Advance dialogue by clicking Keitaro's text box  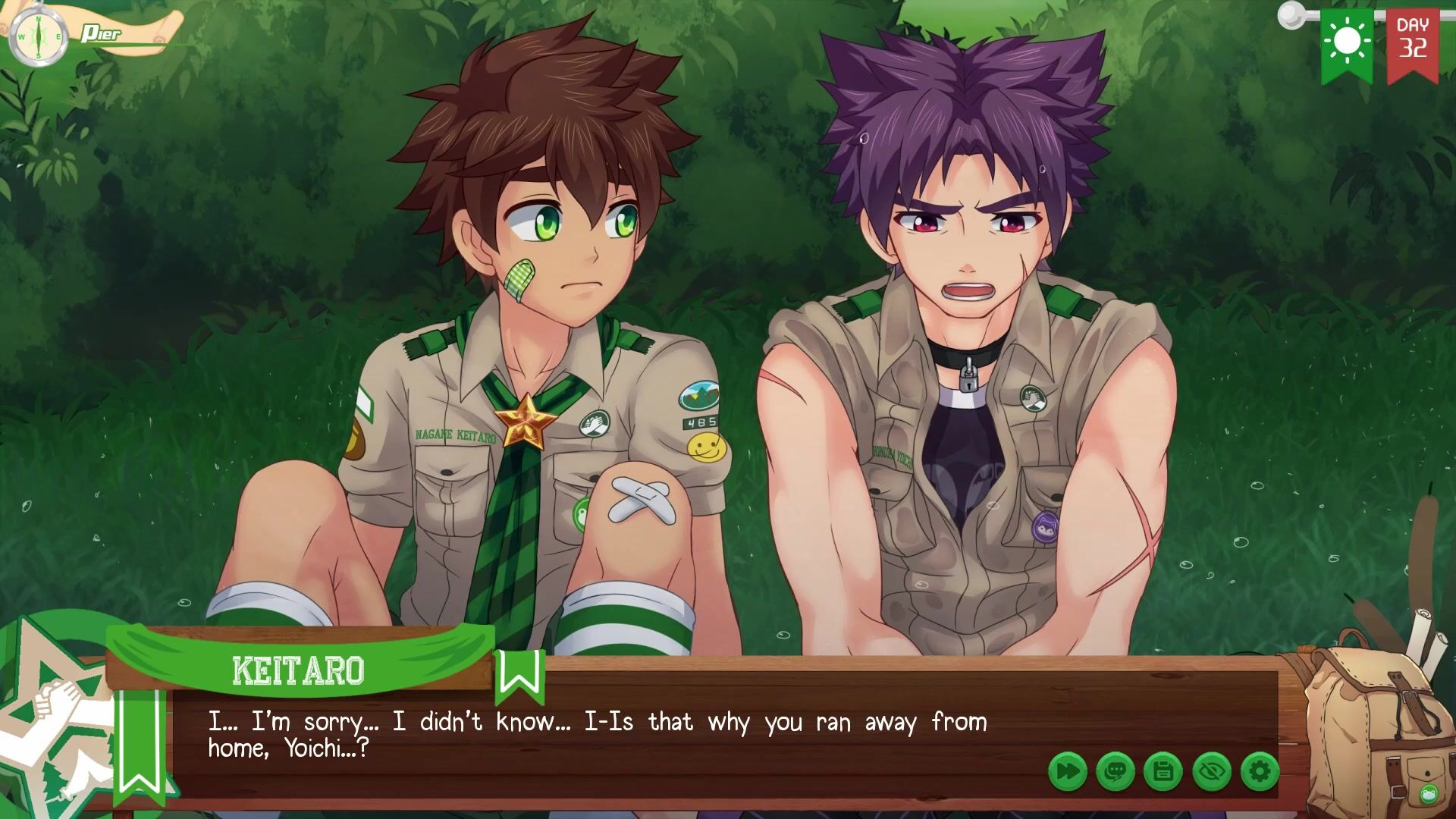click(607, 734)
